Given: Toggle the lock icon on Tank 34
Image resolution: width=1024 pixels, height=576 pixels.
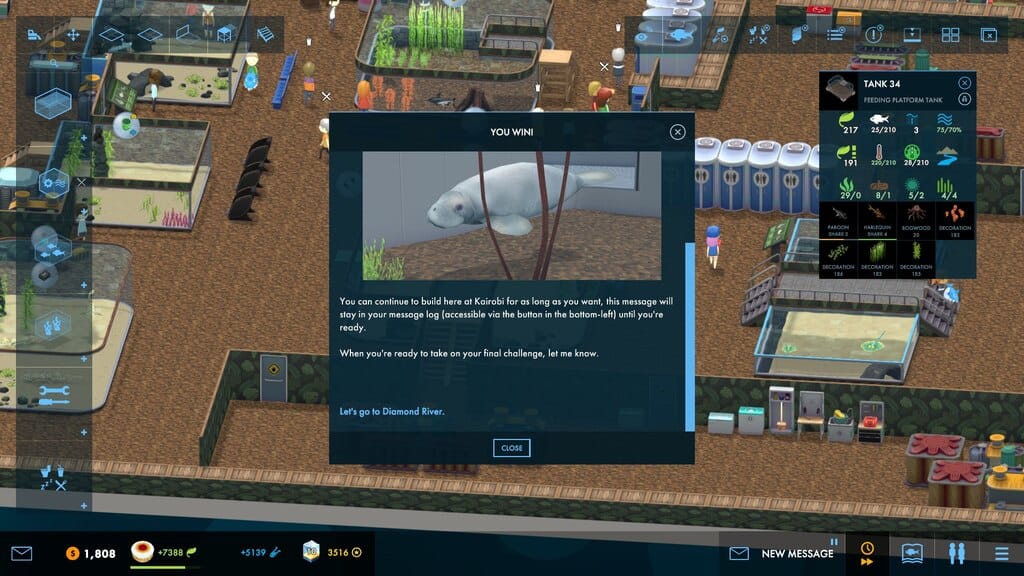Looking at the screenshot, I should [x=964, y=99].
